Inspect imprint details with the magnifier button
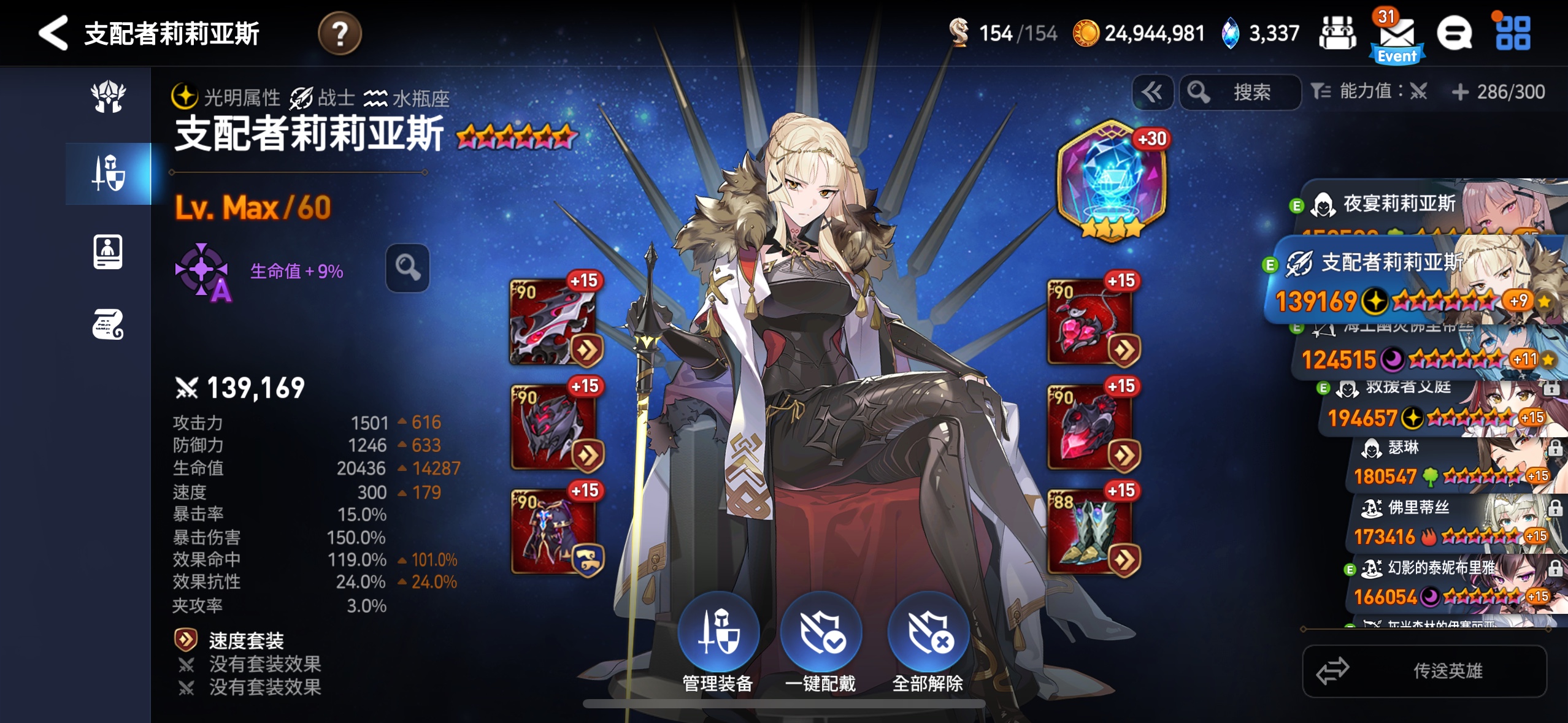 (x=407, y=268)
